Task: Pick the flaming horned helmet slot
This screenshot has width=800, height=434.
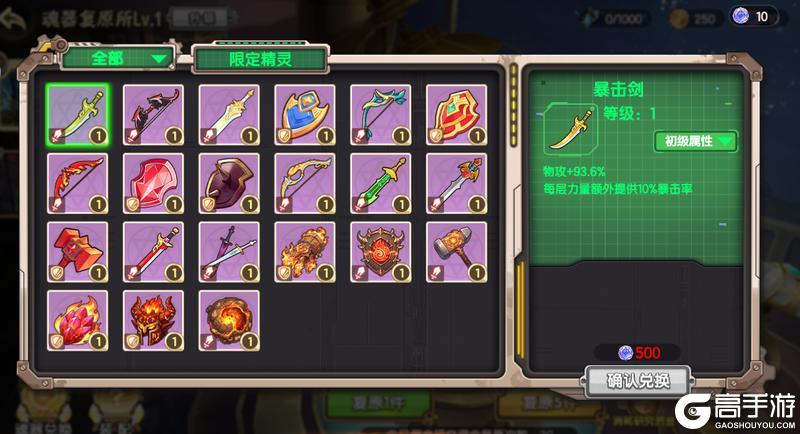Action: [153, 320]
